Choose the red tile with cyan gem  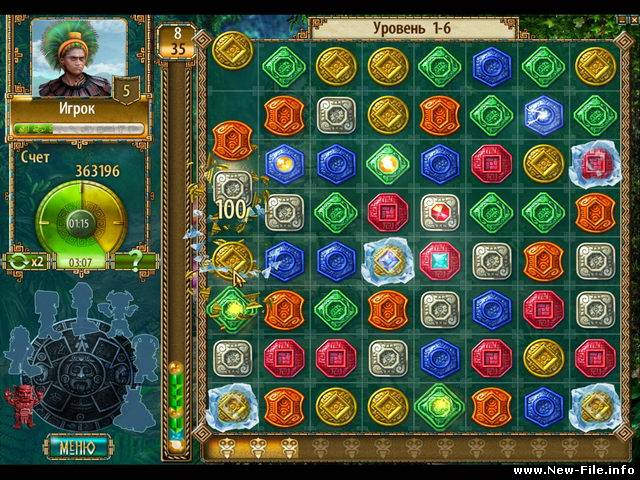pos(440,259)
